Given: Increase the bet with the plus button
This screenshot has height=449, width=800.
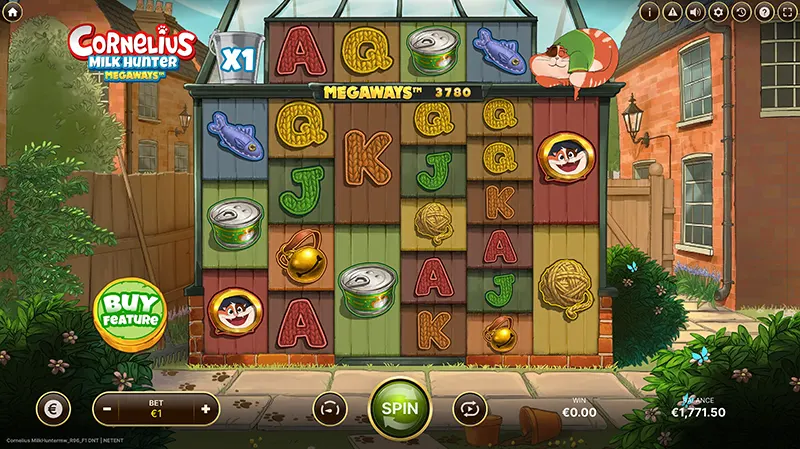Looking at the screenshot, I should click(206, 409).
